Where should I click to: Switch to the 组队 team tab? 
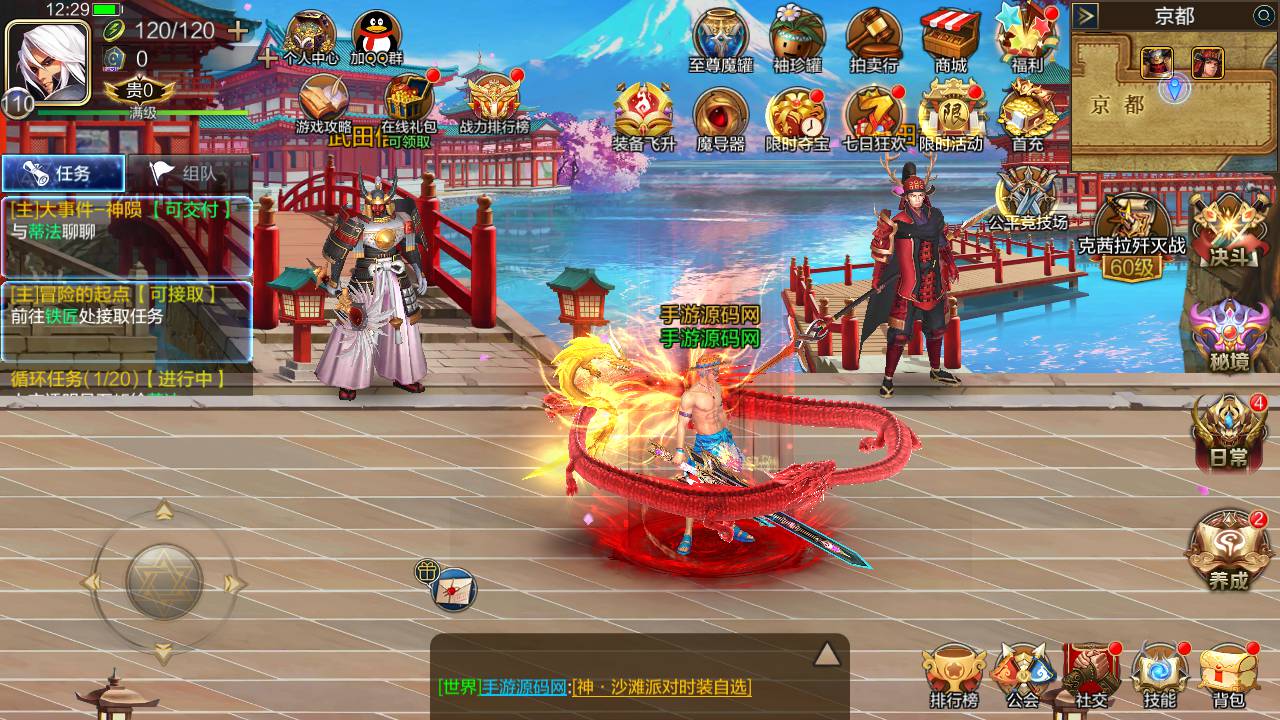[x=188, y=173]
